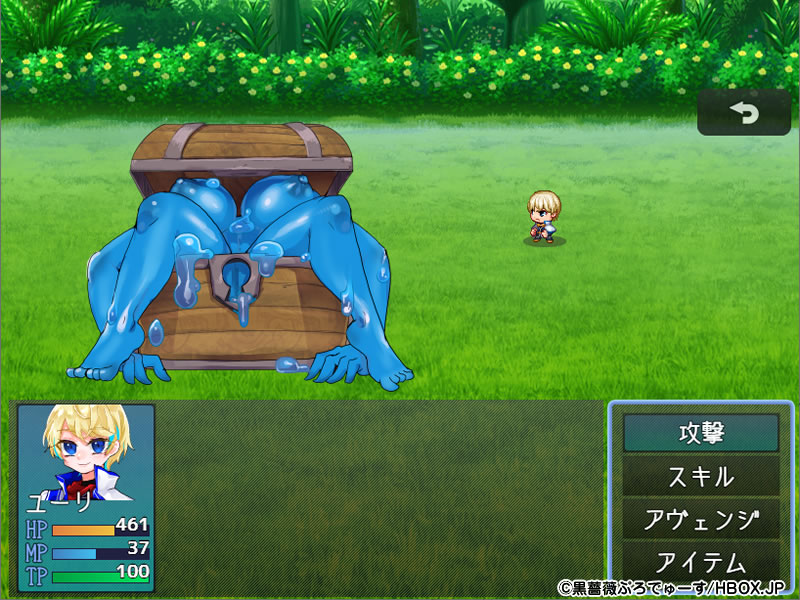Image resolution: width=800 pixels, height=600 pixels.
Task: Select the 攻撃 attack command
Action: (700, 433)
